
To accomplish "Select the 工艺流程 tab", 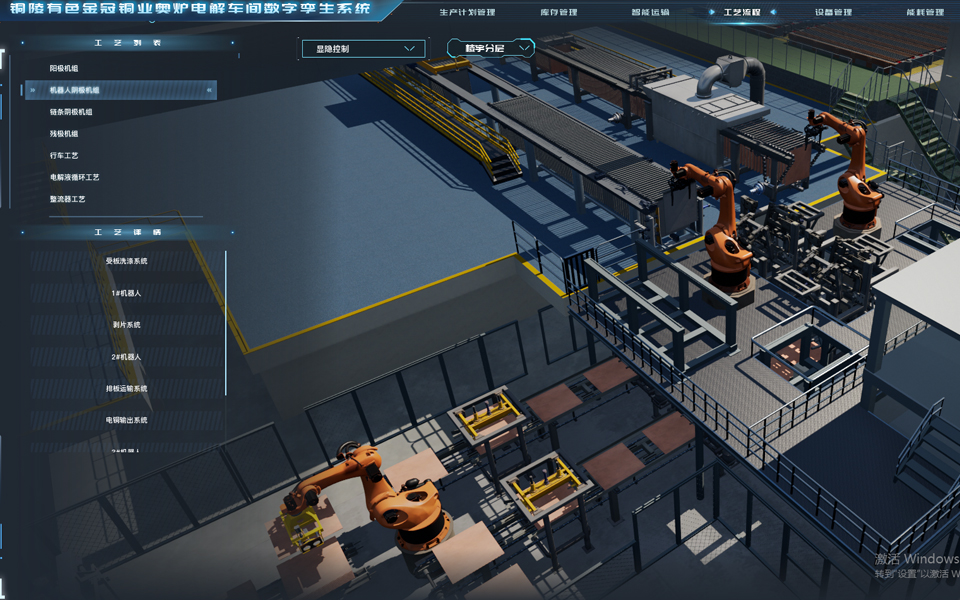I will point(741,12).
